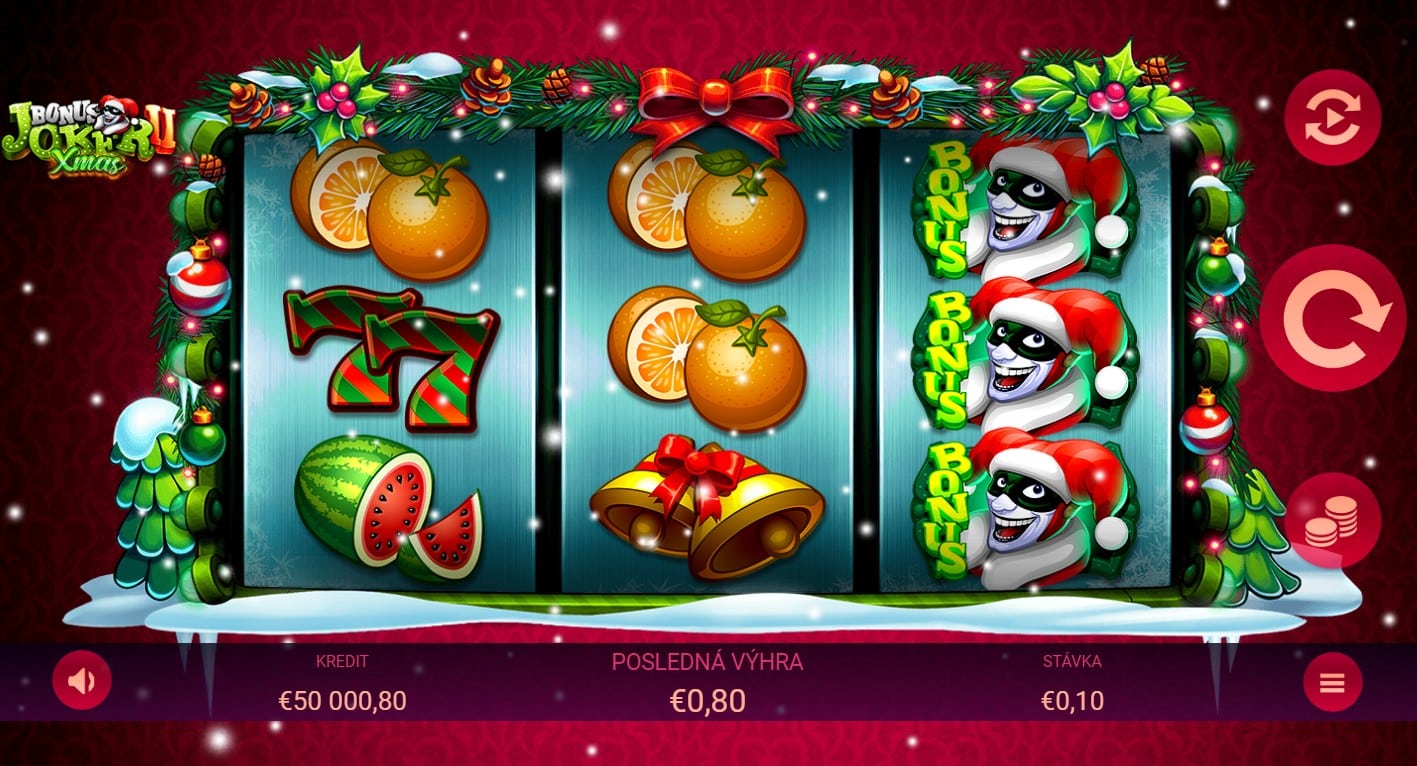This screenshot has height=766, width=1417.
Task: Click the oranges symbol atop the middle reel
Action: [x=710, y=212]
